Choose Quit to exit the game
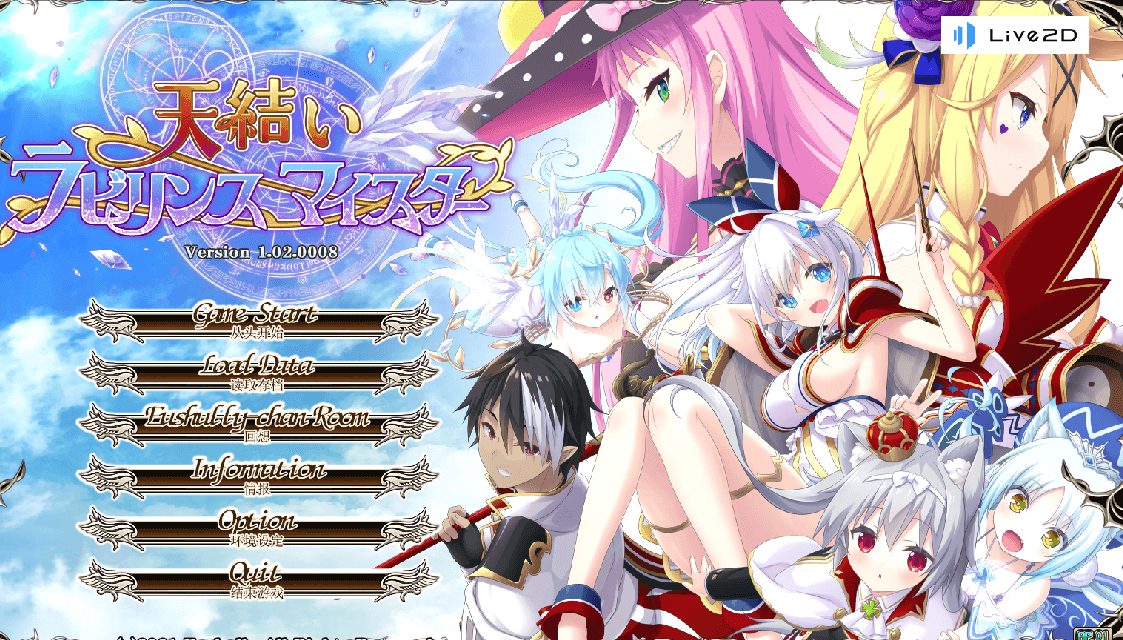The width and height of the screenshot is (1123, 640). tap(258, 579)
